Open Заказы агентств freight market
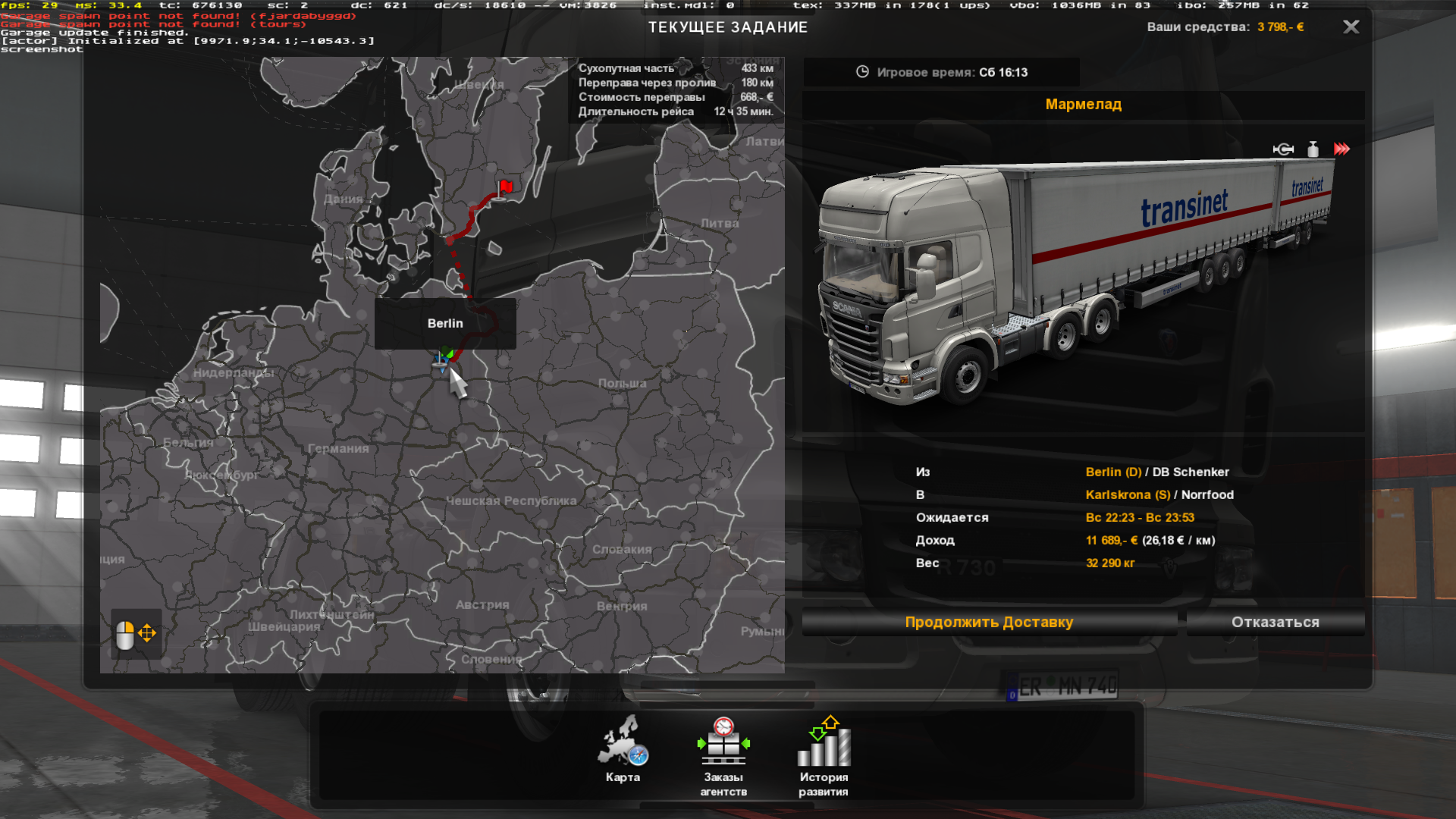 [x=723, y=756]
